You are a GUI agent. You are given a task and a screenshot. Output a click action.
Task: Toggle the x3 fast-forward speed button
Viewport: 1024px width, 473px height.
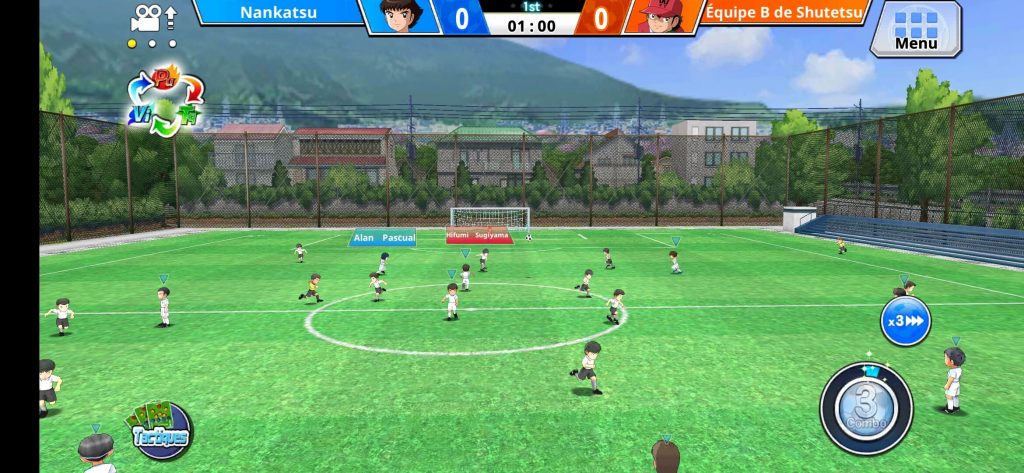coord(905,322)
